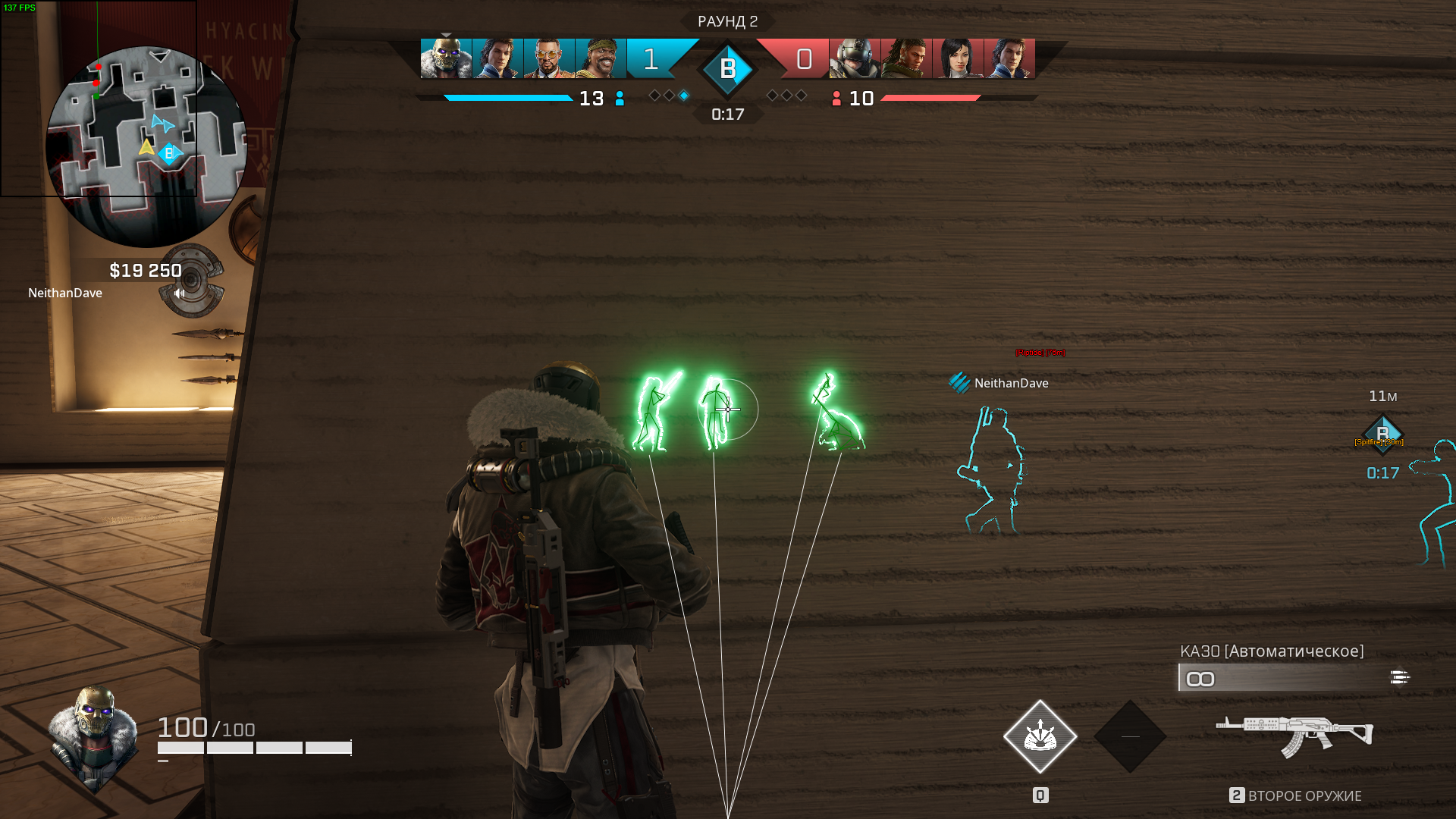The width and height of the screenshot is (1456, 819).
Task: Click the Q ability diamond icon
Action: (x=1041, y=736)
